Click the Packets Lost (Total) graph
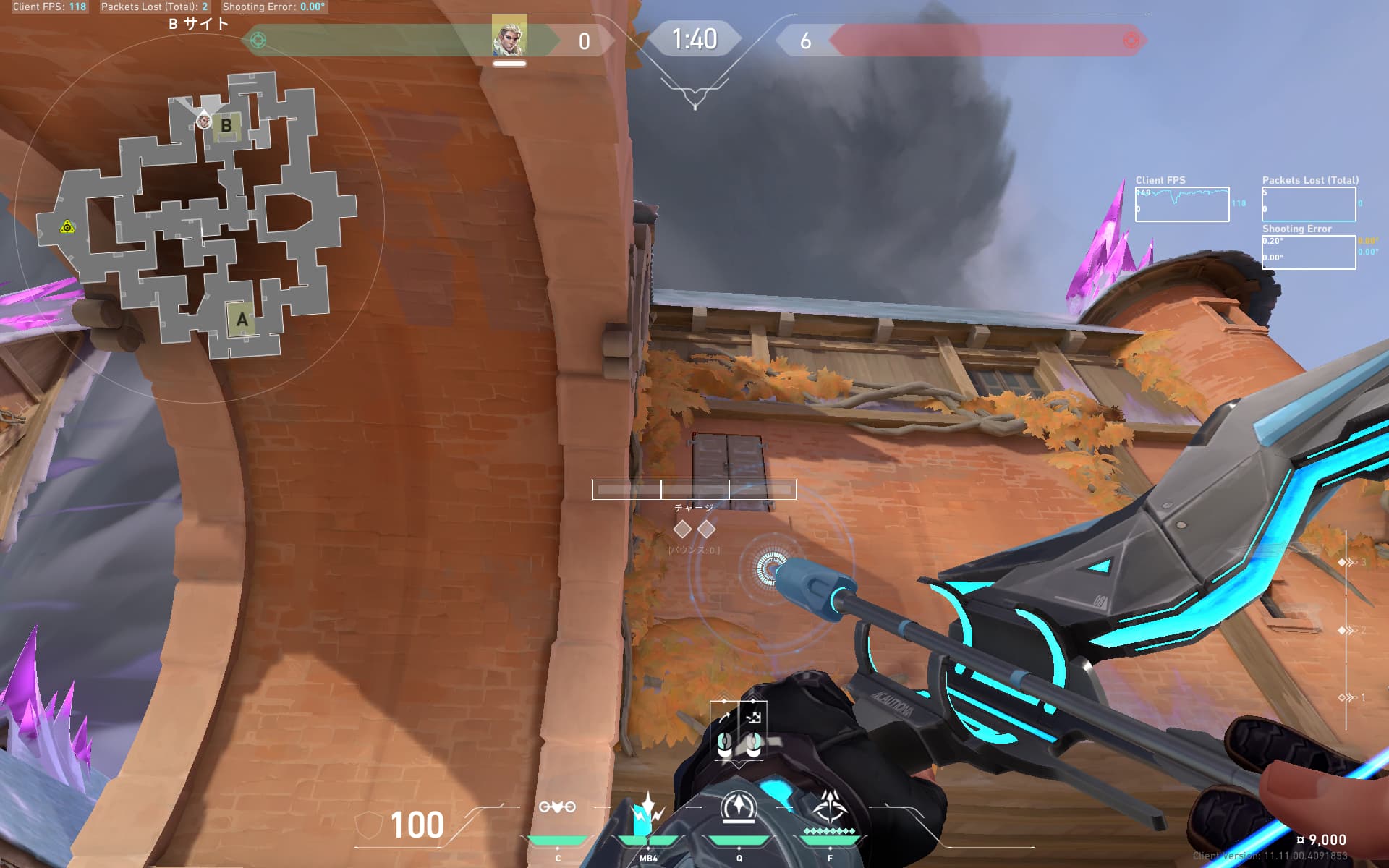This screenshot has width=1389, height=868. [1308, 204]
